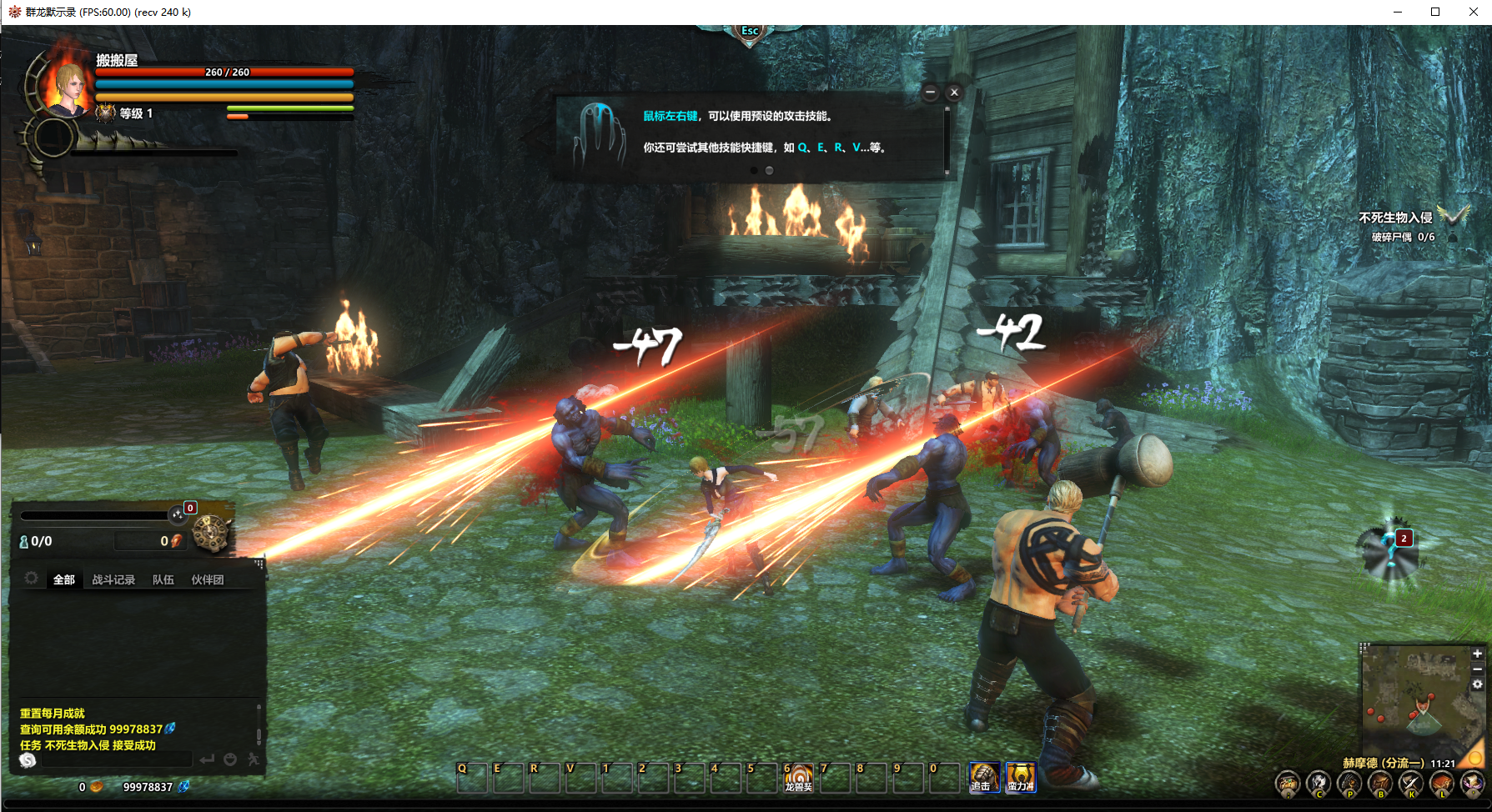Activate the 龙兽契 skill in slot 6
This screenshot has height=812, width=1492.
point(798,777)
